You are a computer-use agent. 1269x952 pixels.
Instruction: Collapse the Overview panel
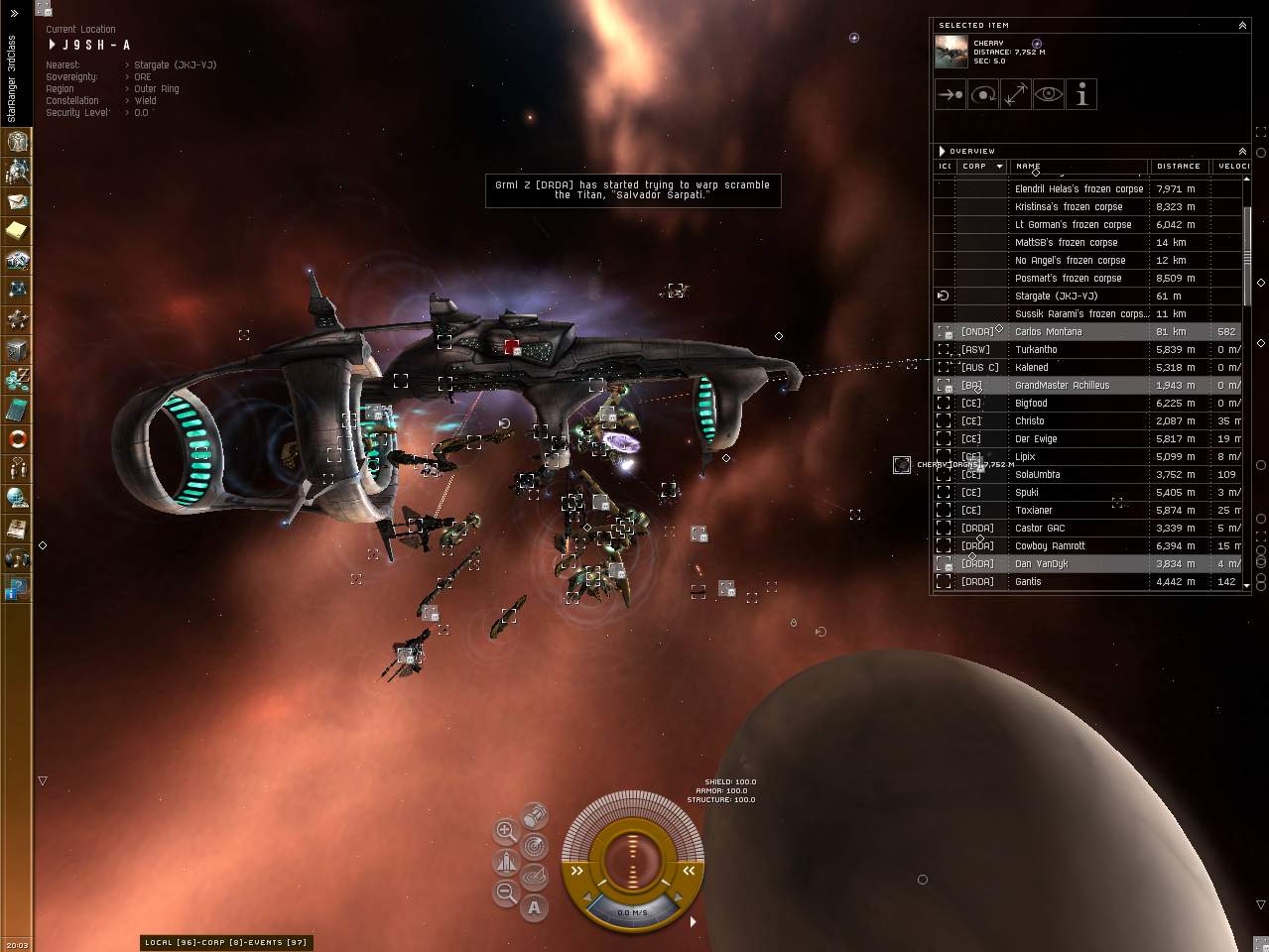(x=1242, y=152)
